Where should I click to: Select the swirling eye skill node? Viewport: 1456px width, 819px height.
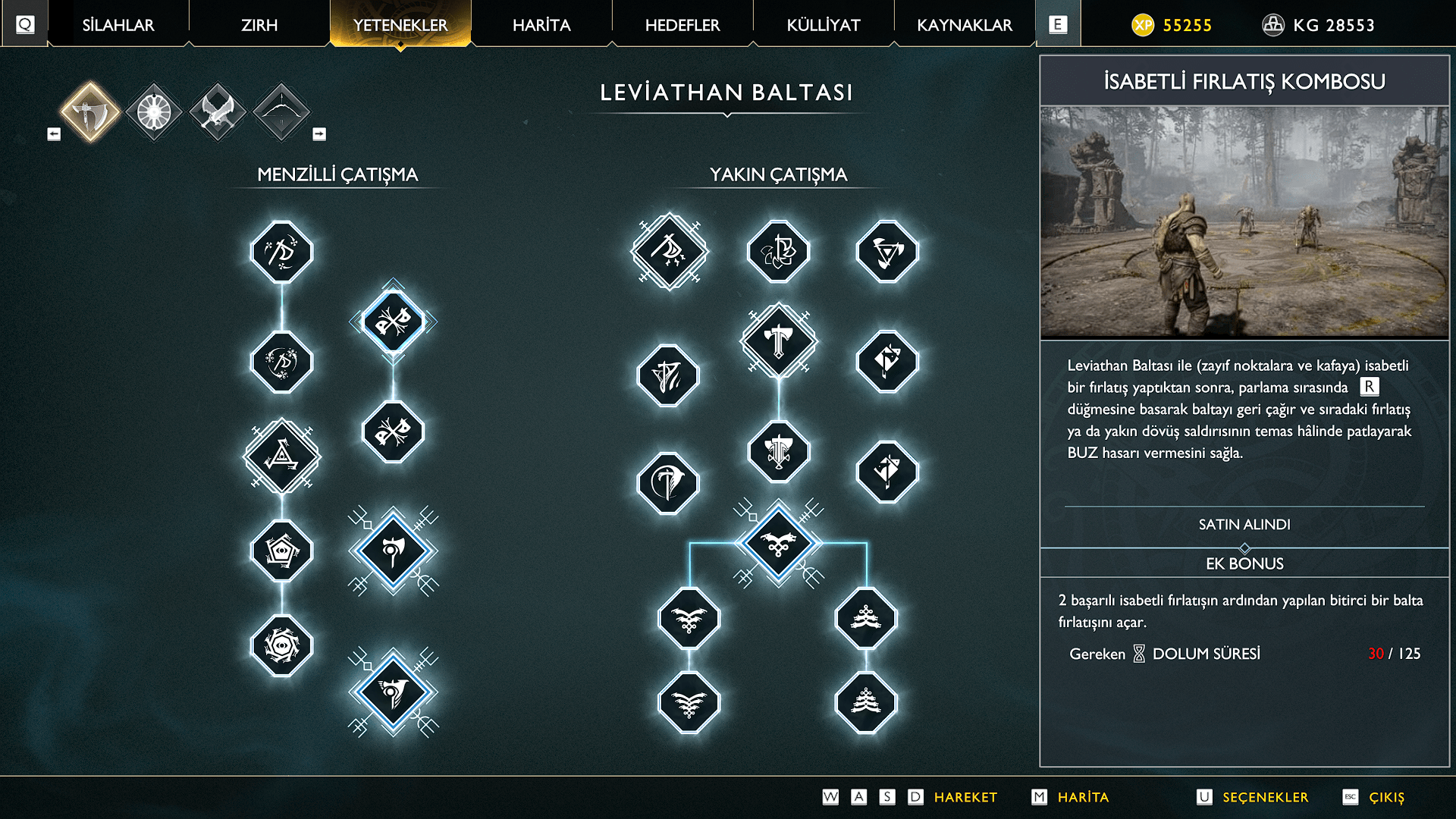click(x=282, y=646)
